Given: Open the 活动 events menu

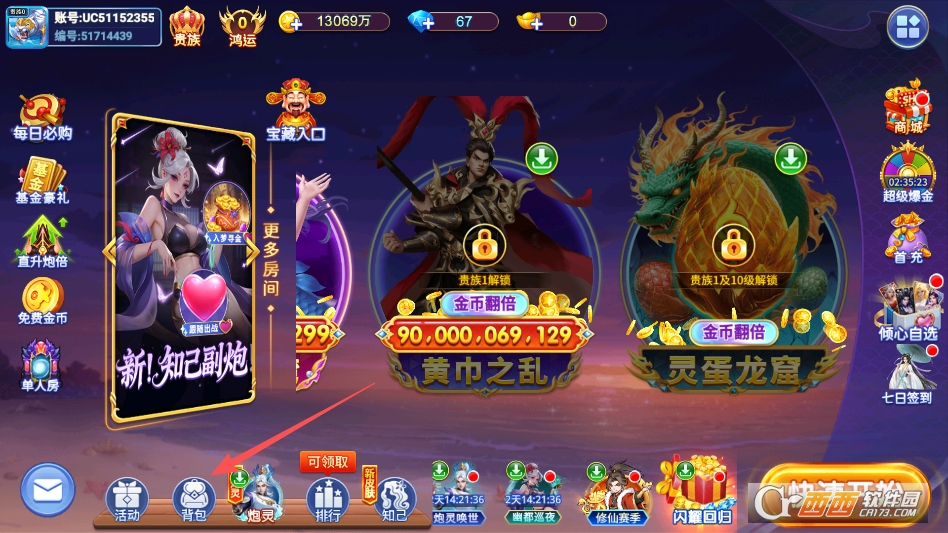Looking at the screenshot, I should tap(127, 499).
